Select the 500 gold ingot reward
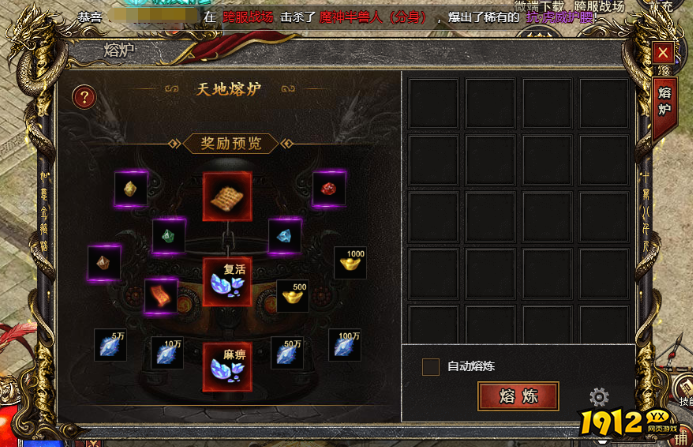 pos(292,296)
